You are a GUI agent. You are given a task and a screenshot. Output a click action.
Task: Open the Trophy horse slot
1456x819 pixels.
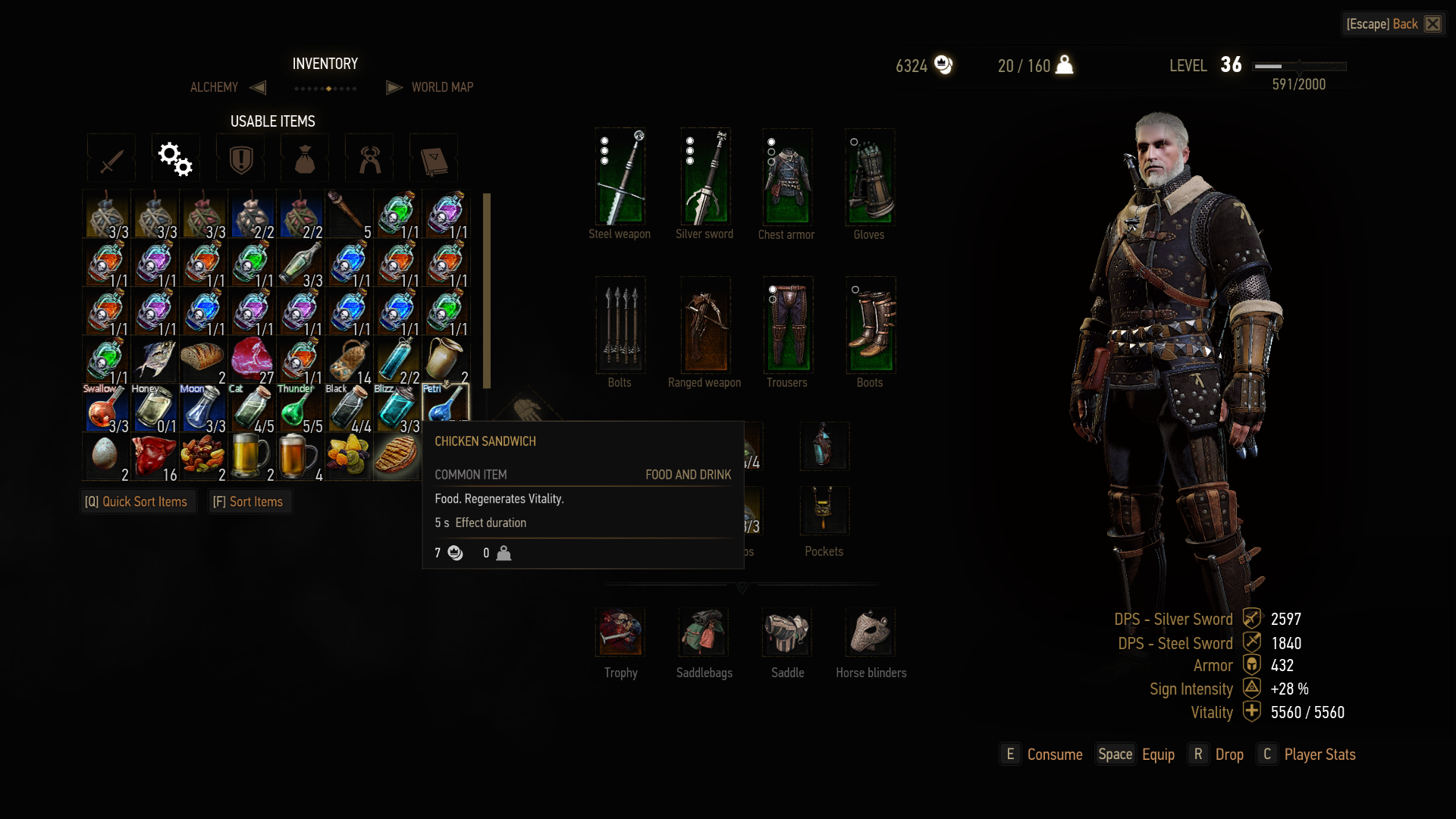(620, 632)
